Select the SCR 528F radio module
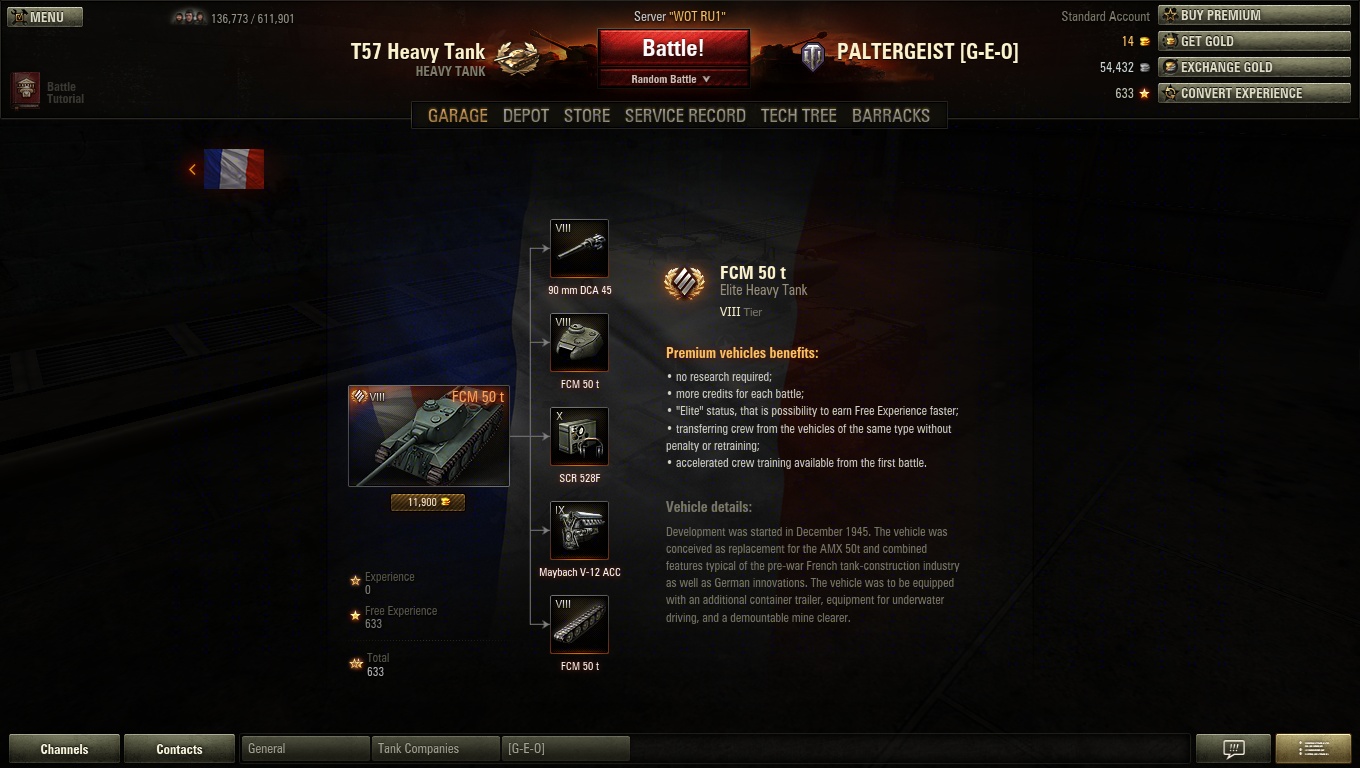Viewport: 1360px width, 768px height. (x=579, y=436)
